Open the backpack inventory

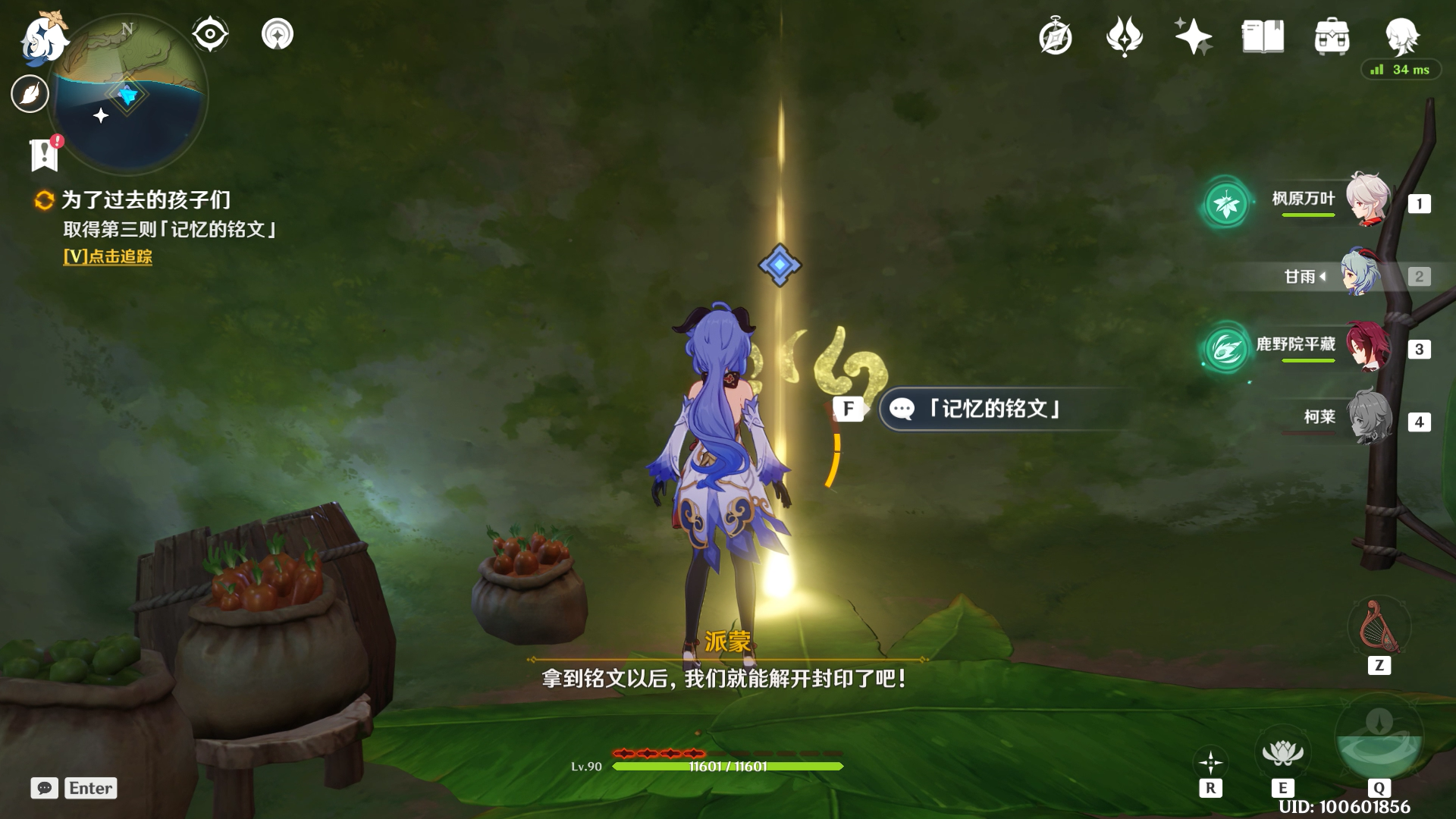[1332, 36]
